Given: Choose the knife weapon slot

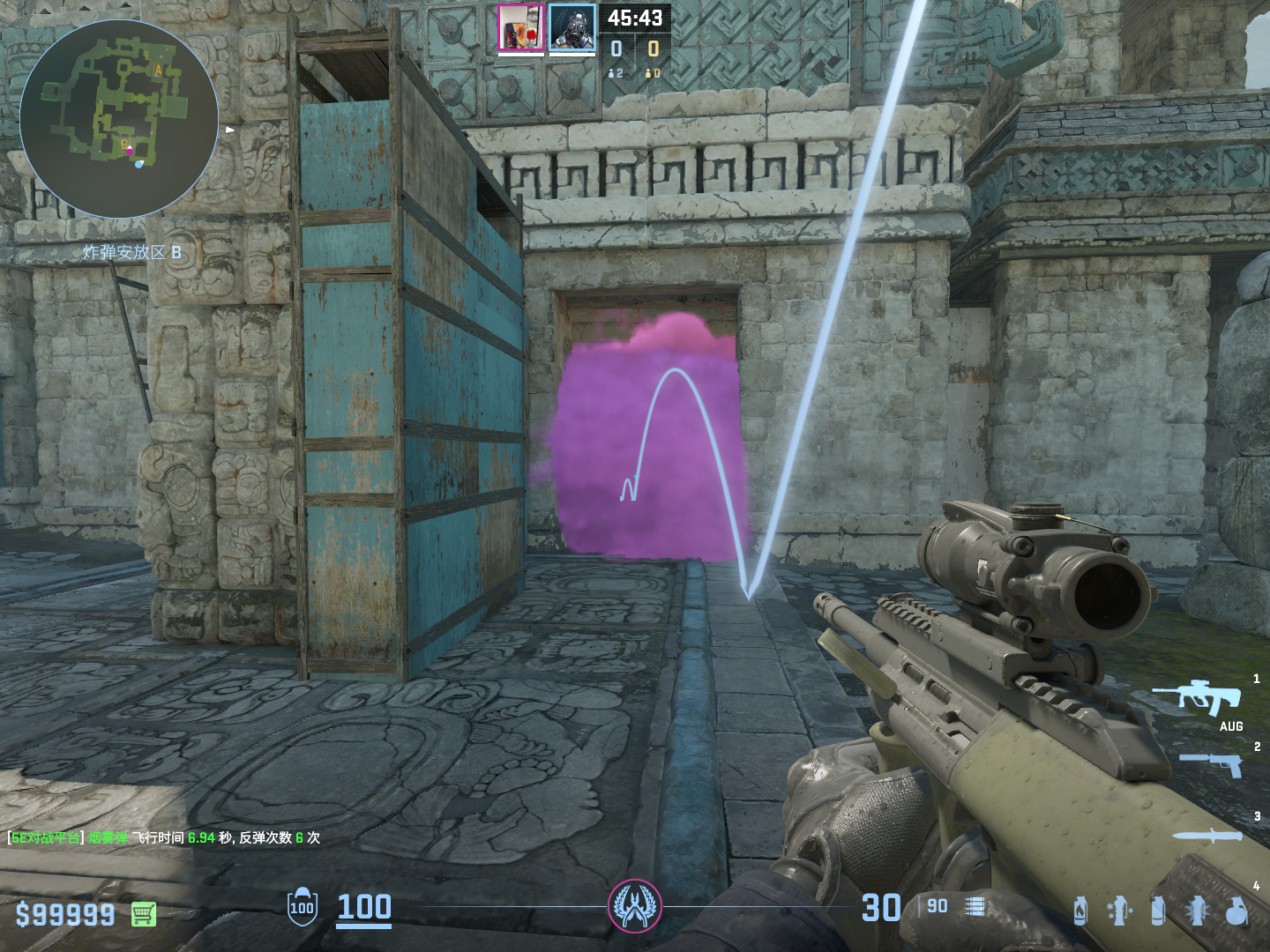Looking at the screenshot, I should pos(1206,836).
